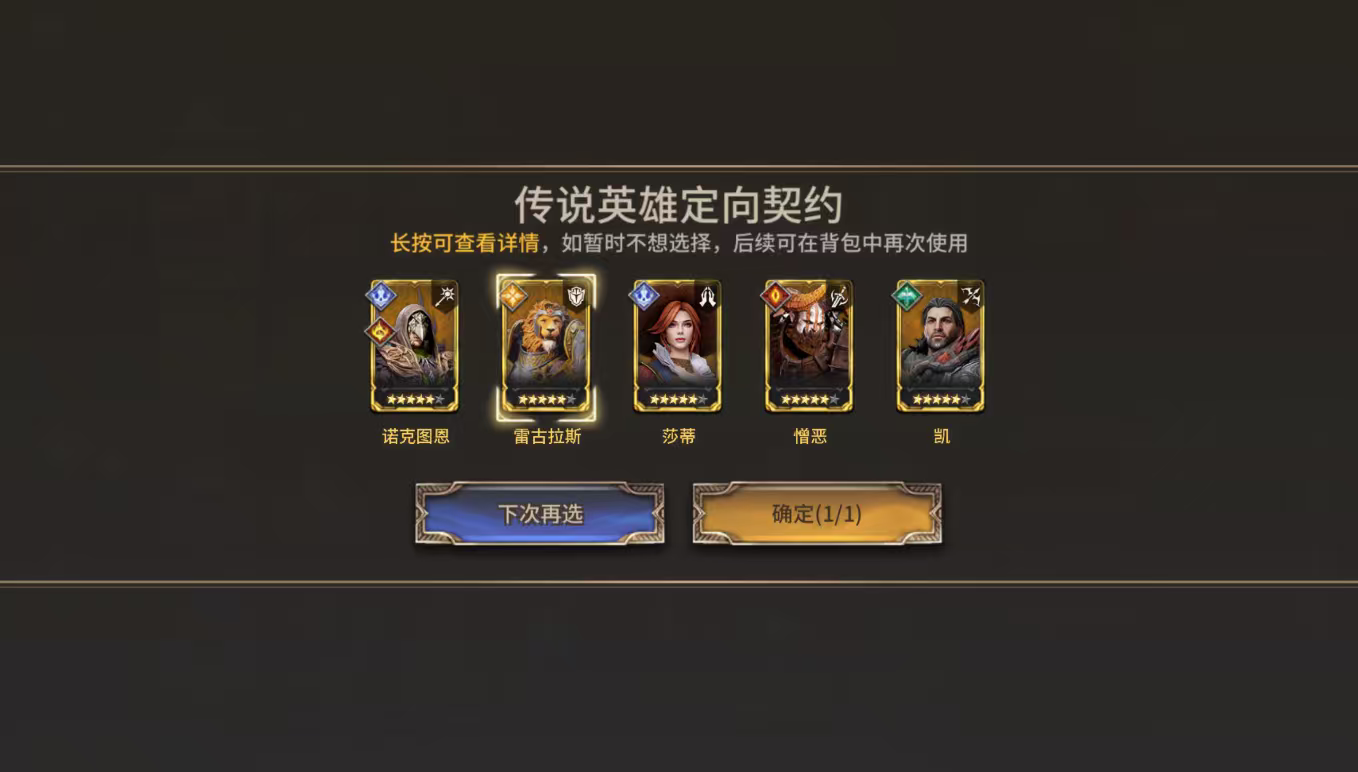
Task: Confirm your choice with the 确定(1/1) button
Action: [x=818, y=514]
